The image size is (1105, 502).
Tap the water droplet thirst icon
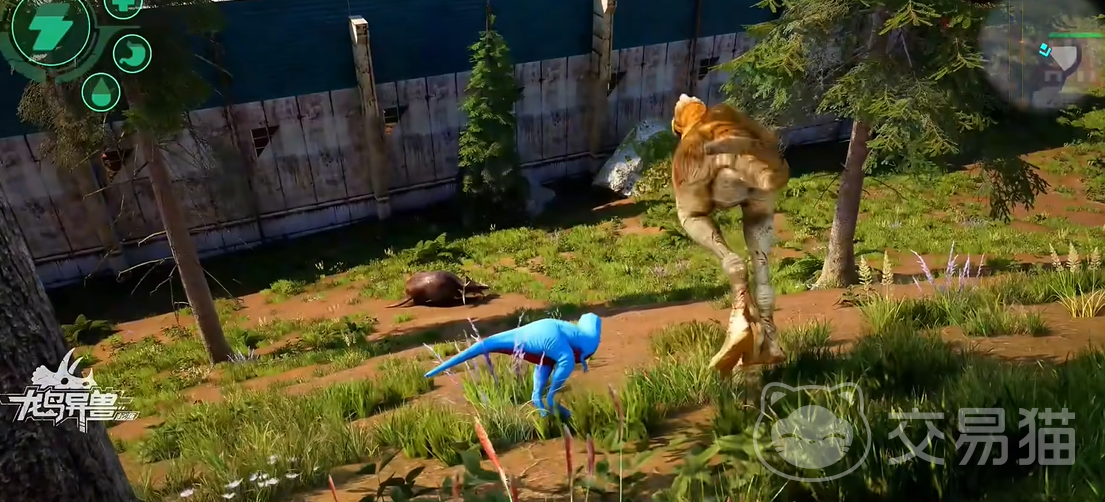click(100, 92)
